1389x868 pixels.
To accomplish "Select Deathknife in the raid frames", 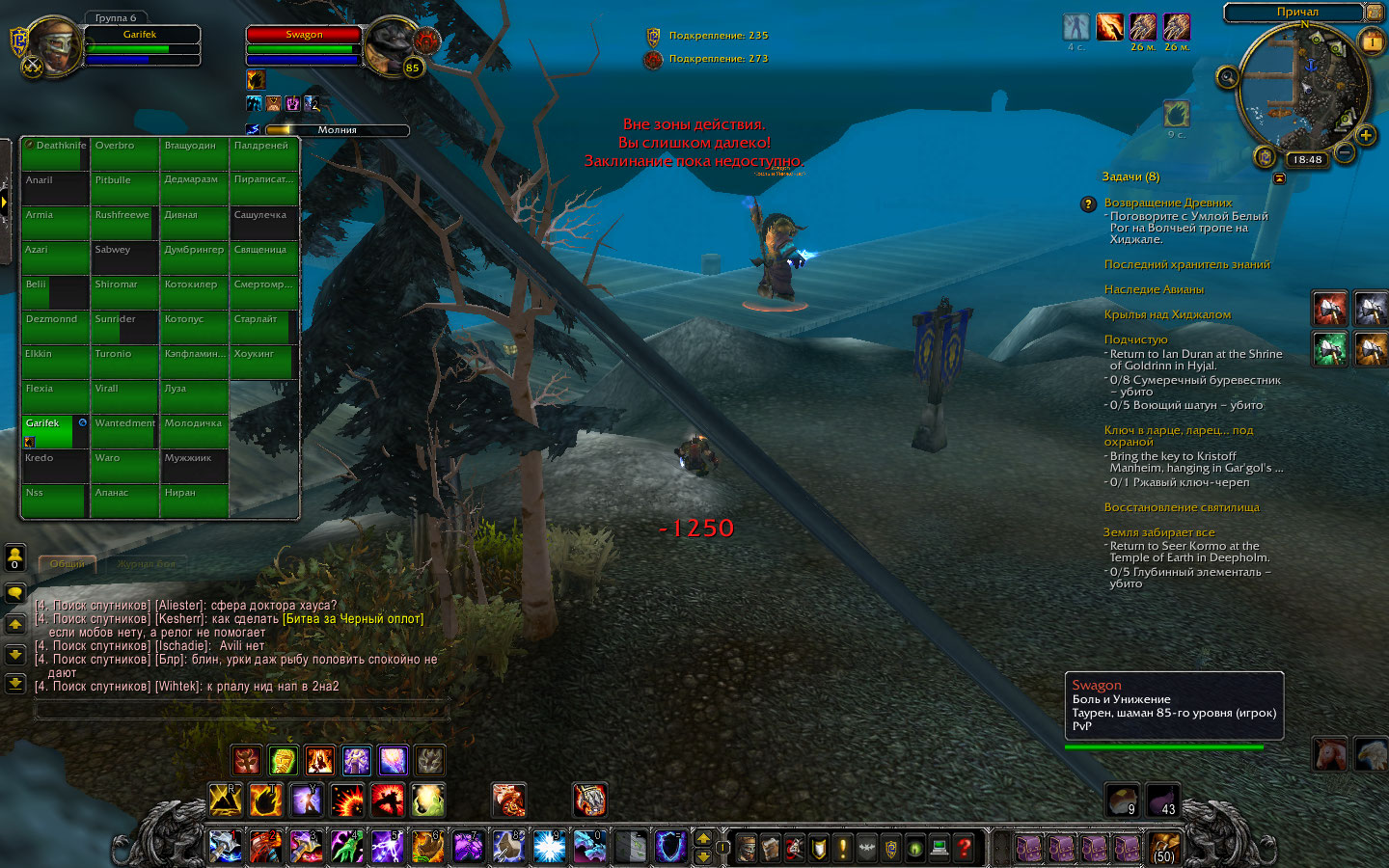I will [x=55, y=153].
